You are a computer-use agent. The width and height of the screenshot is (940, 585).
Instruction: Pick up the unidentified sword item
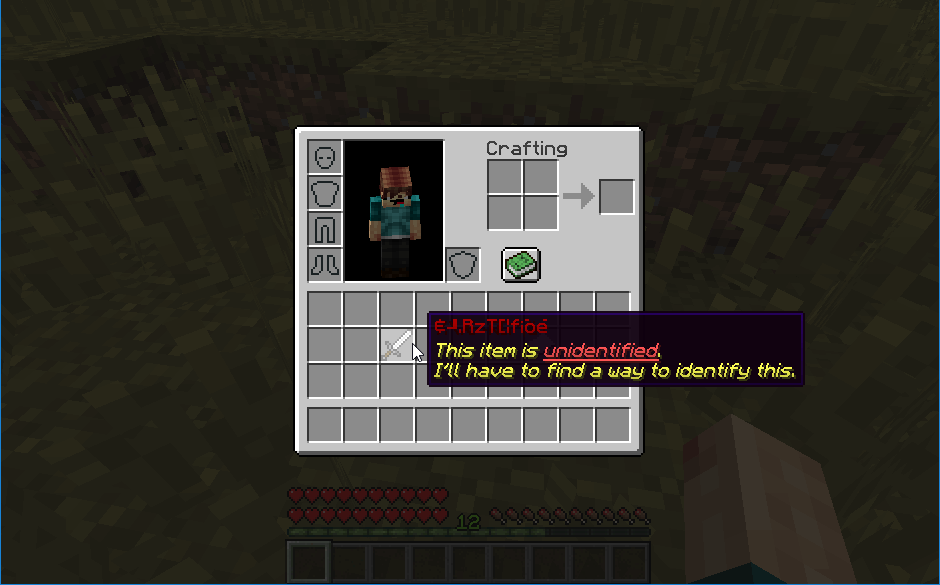(x=396, y=346)
